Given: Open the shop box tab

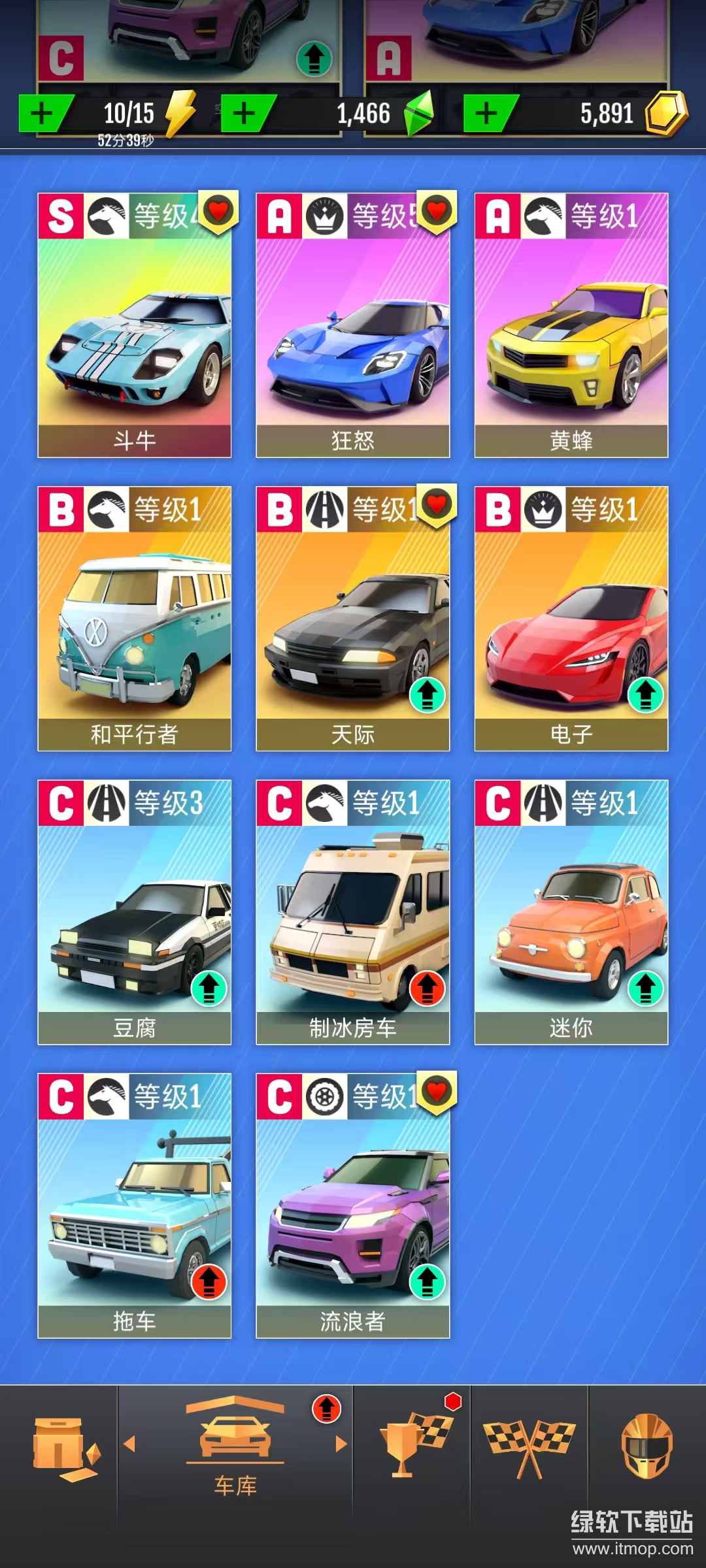Looking at the screenshot, I should pos(64,1449).
